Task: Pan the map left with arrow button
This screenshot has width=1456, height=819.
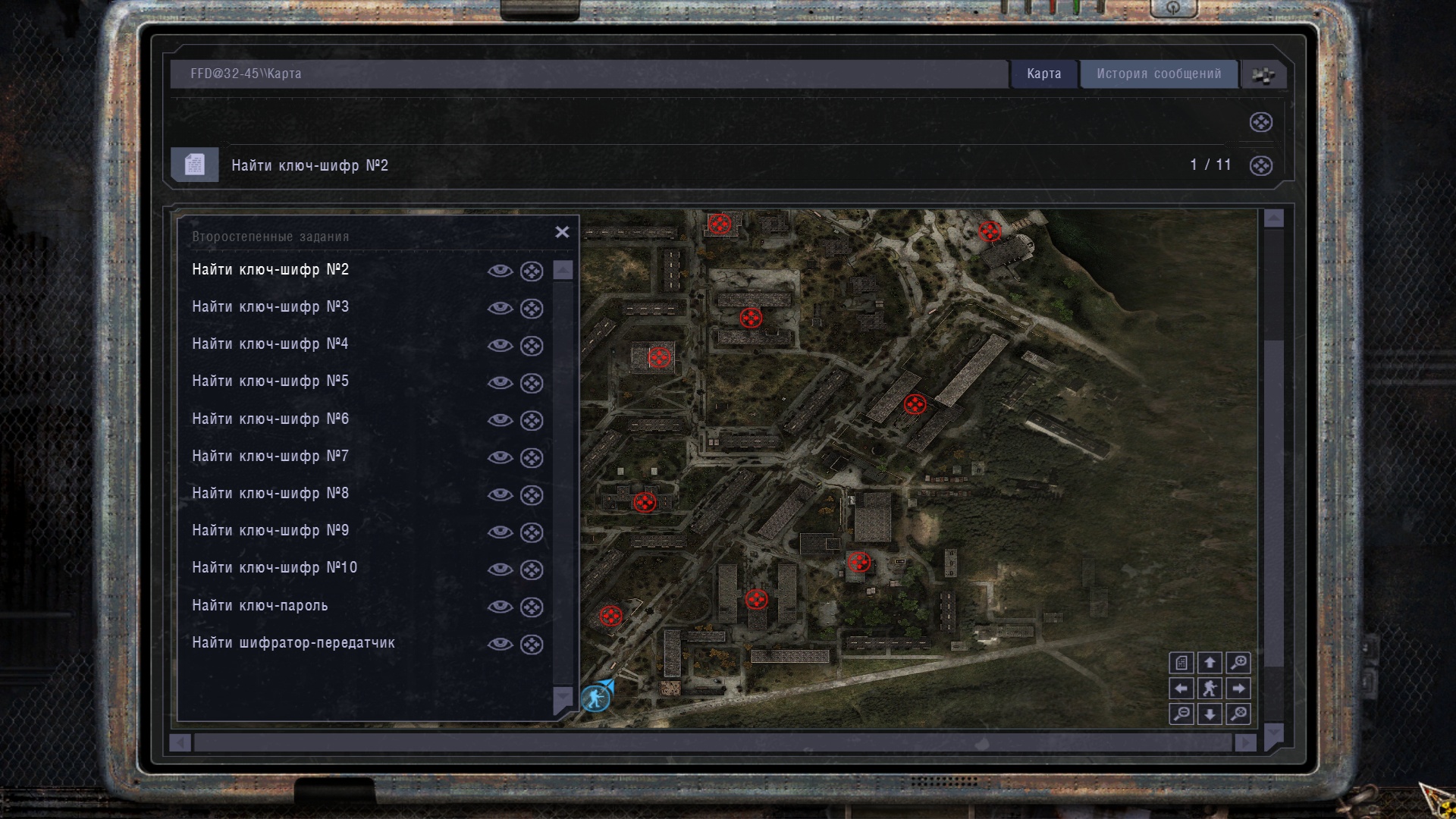Action: coord(1181,689)
